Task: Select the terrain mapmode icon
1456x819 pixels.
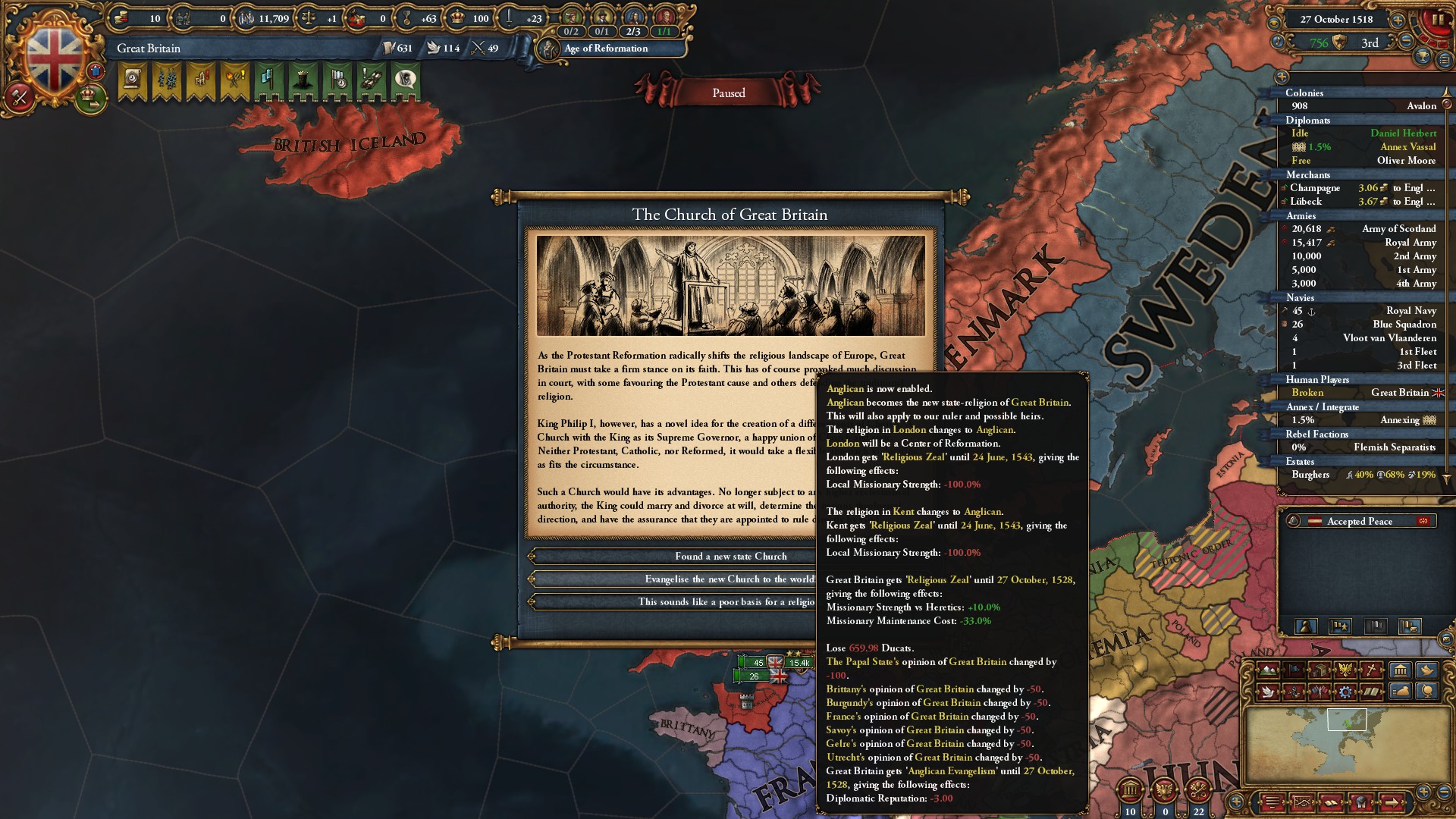Action: click(x=1268, y=670)
